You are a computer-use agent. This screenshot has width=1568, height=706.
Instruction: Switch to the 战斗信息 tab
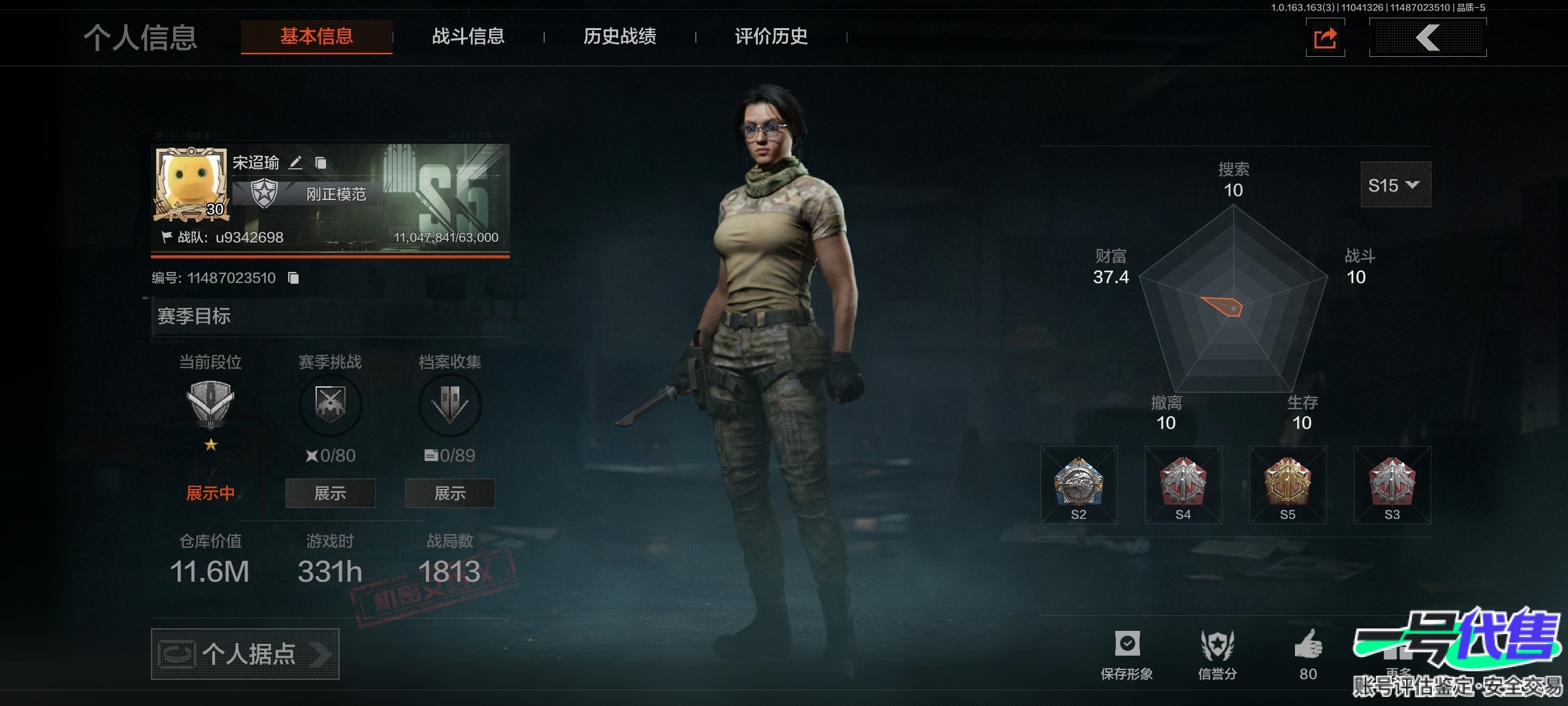468,37
